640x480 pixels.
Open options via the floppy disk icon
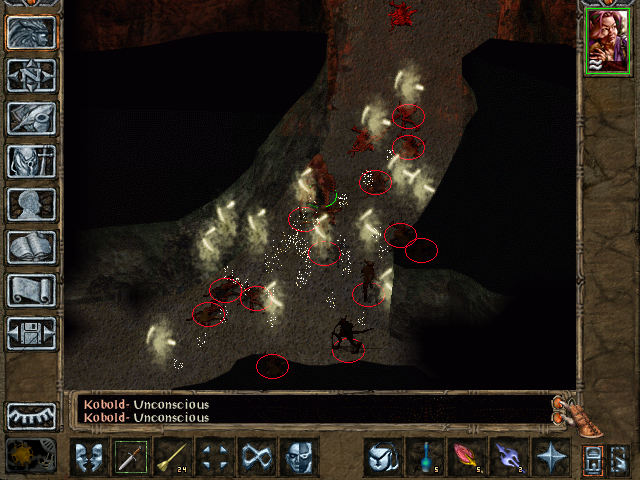point(31,333)
